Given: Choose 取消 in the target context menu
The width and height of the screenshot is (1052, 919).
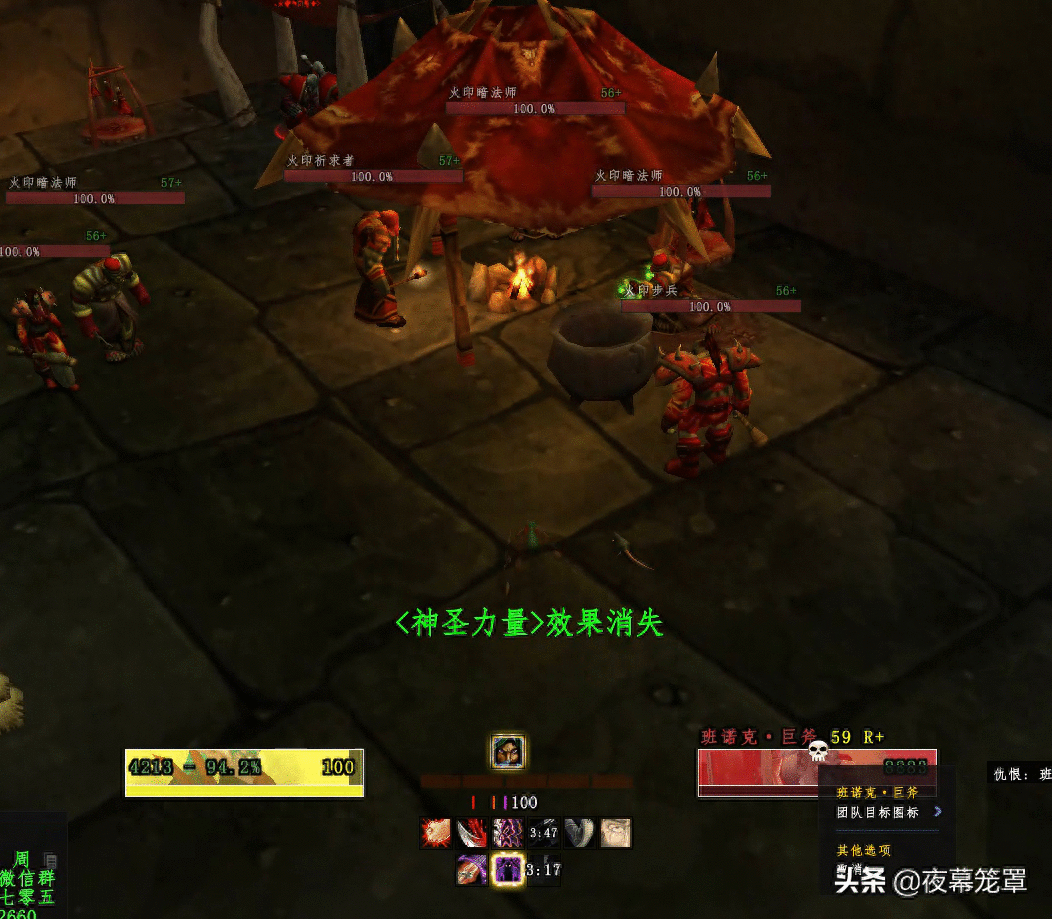Looking at the screenshot, I should click(850, 867).
